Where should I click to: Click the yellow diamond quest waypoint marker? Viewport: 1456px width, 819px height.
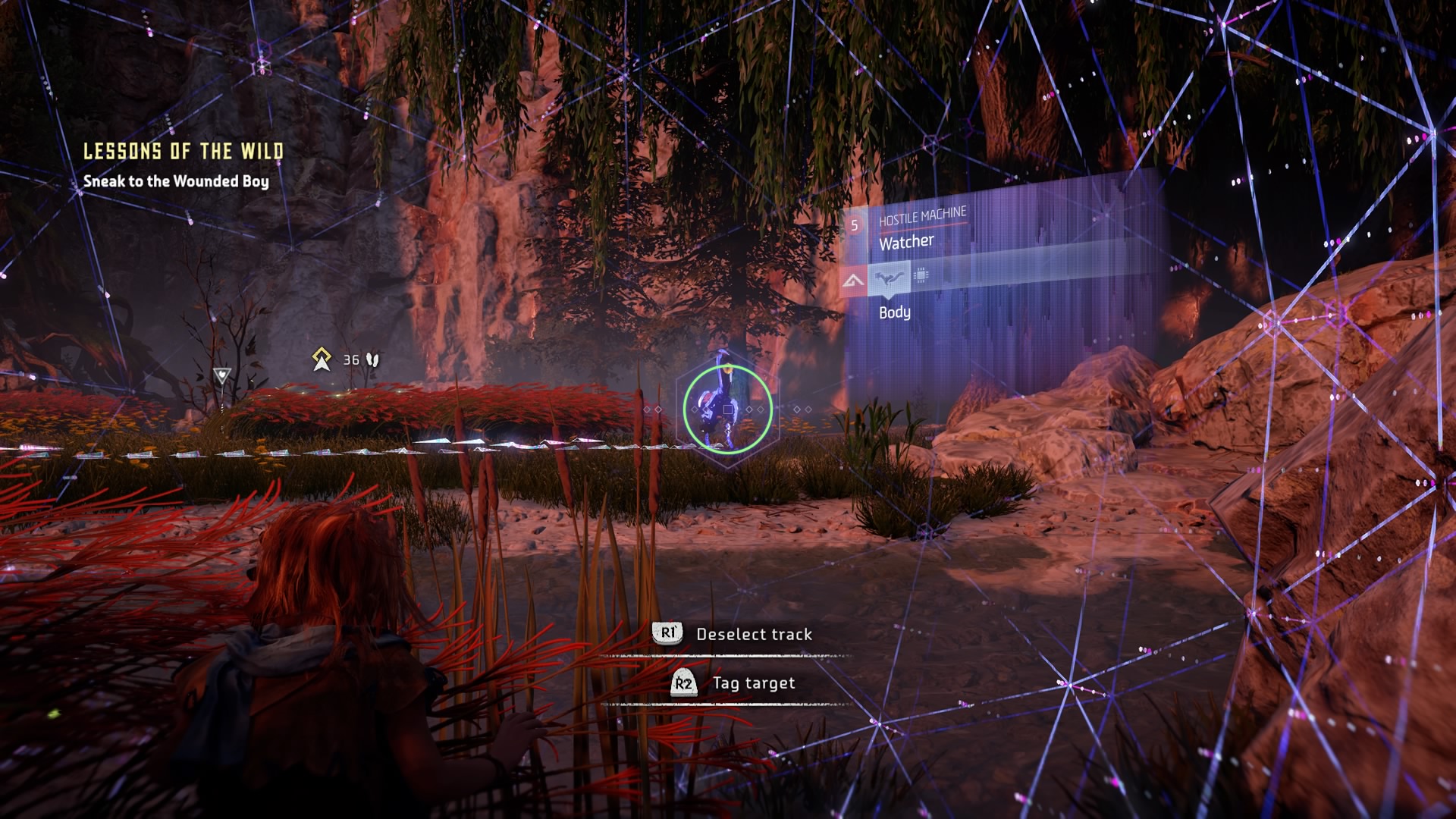(322, 359)
